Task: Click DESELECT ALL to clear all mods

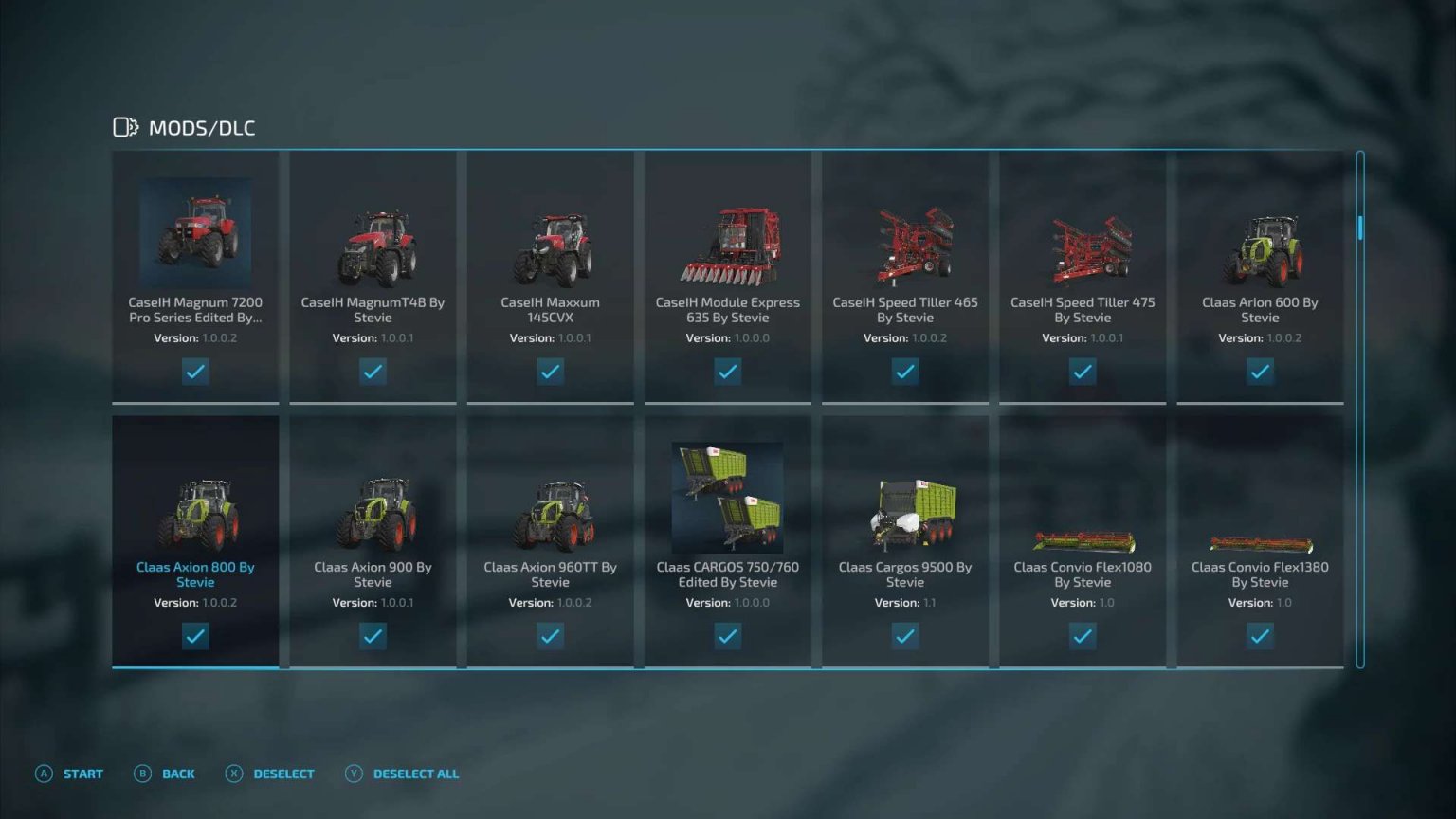Action: [414, 773]
